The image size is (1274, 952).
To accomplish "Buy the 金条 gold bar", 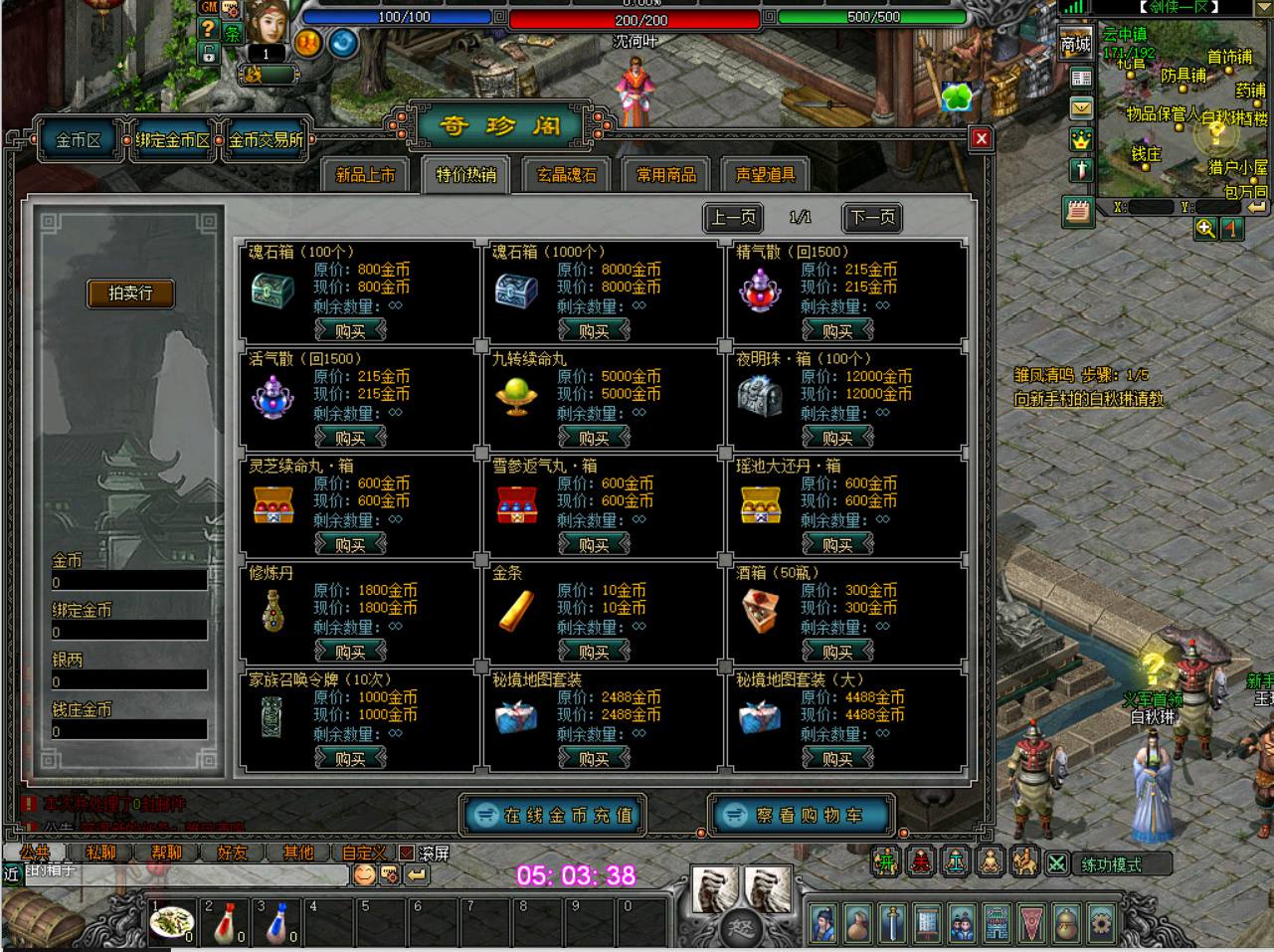I will [x=594, y=652].
